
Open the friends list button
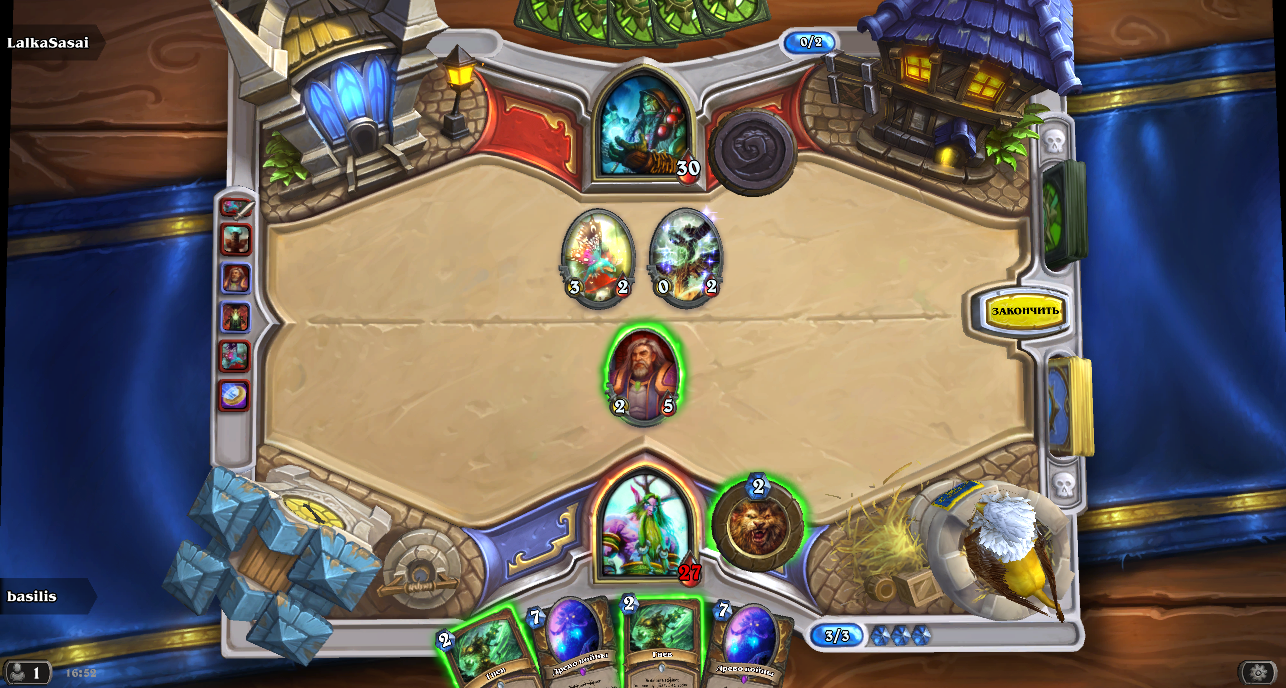[x=27, y=673]
